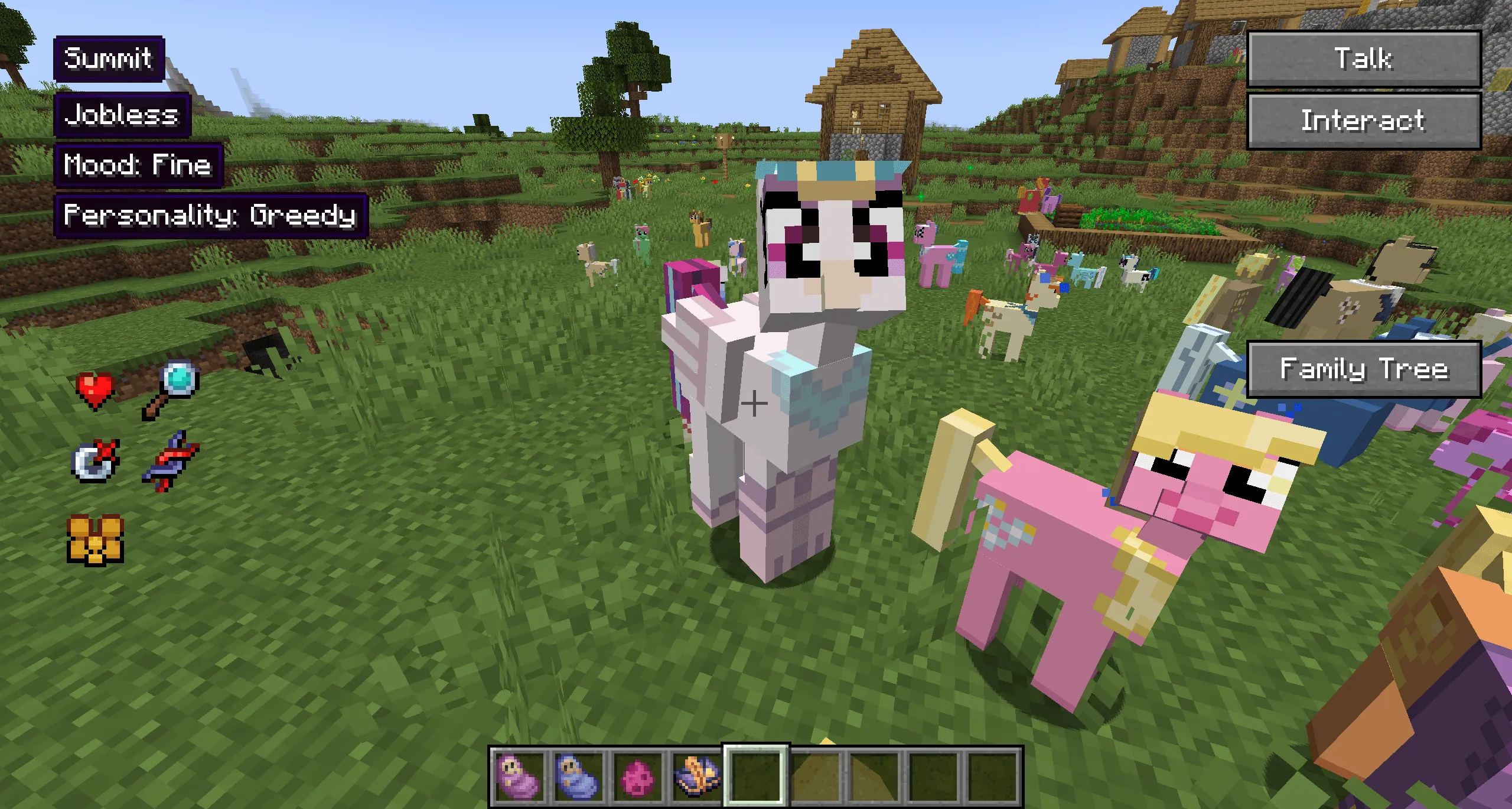Screen dimensions: 1512x809
Task: Click the Mood: Fine label
Action: pos(139,165)
